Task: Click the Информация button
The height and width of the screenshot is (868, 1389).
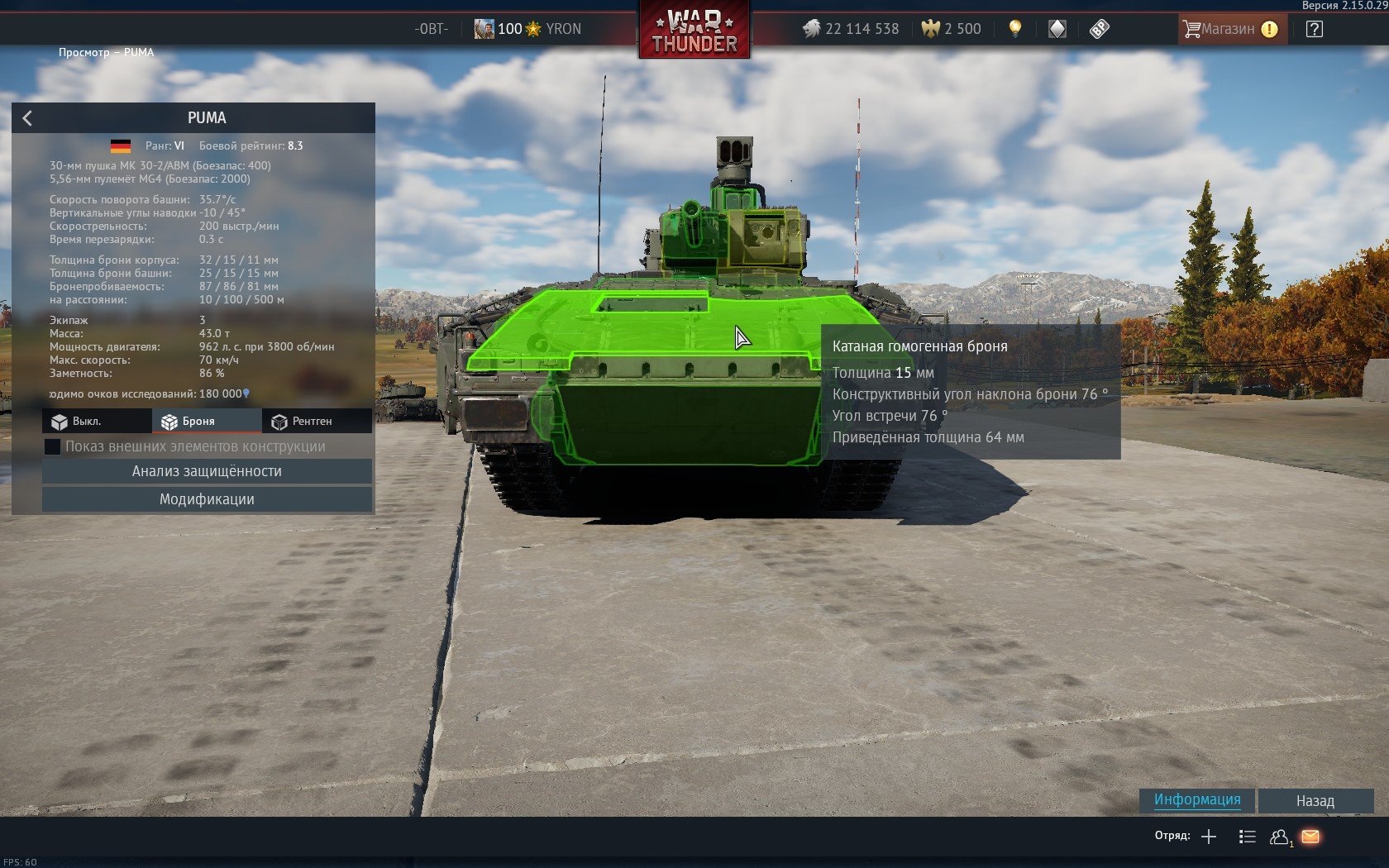Action: click(x=1196, y=799)
